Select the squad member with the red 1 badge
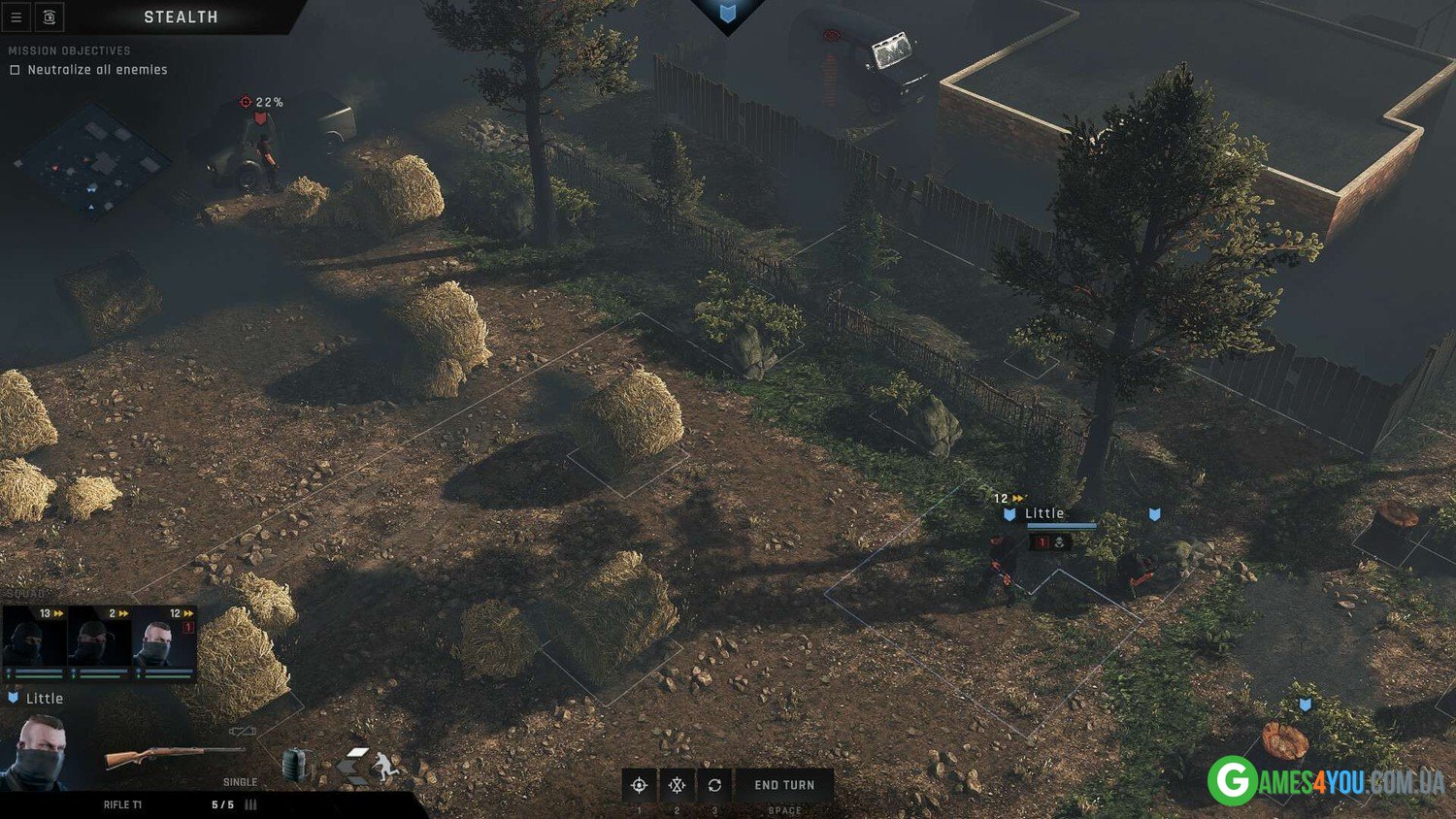The width and height of the screenshot is (1456, 819). click(164, 641)
